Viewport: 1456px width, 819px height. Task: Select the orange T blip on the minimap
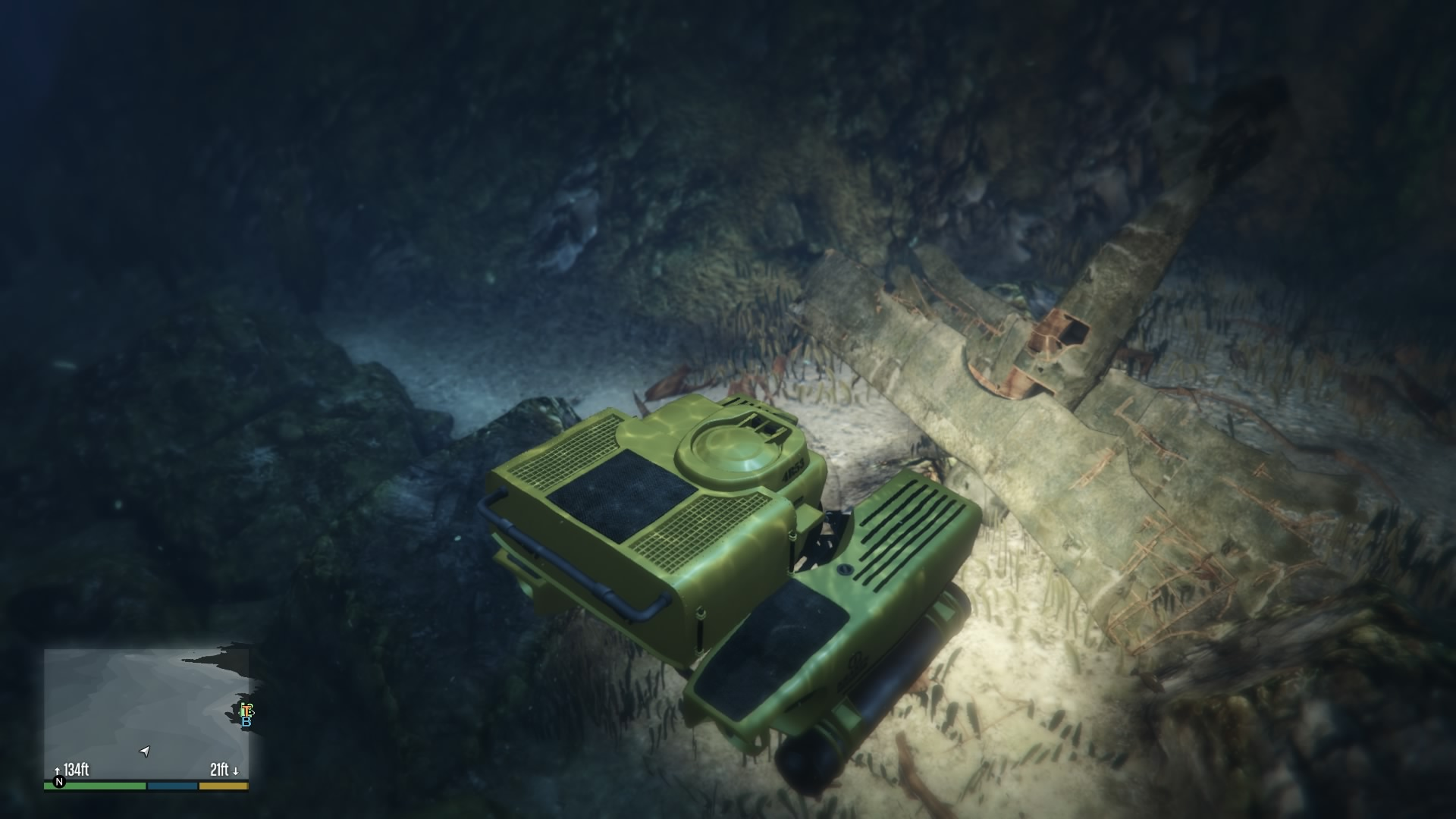[245, 710]
